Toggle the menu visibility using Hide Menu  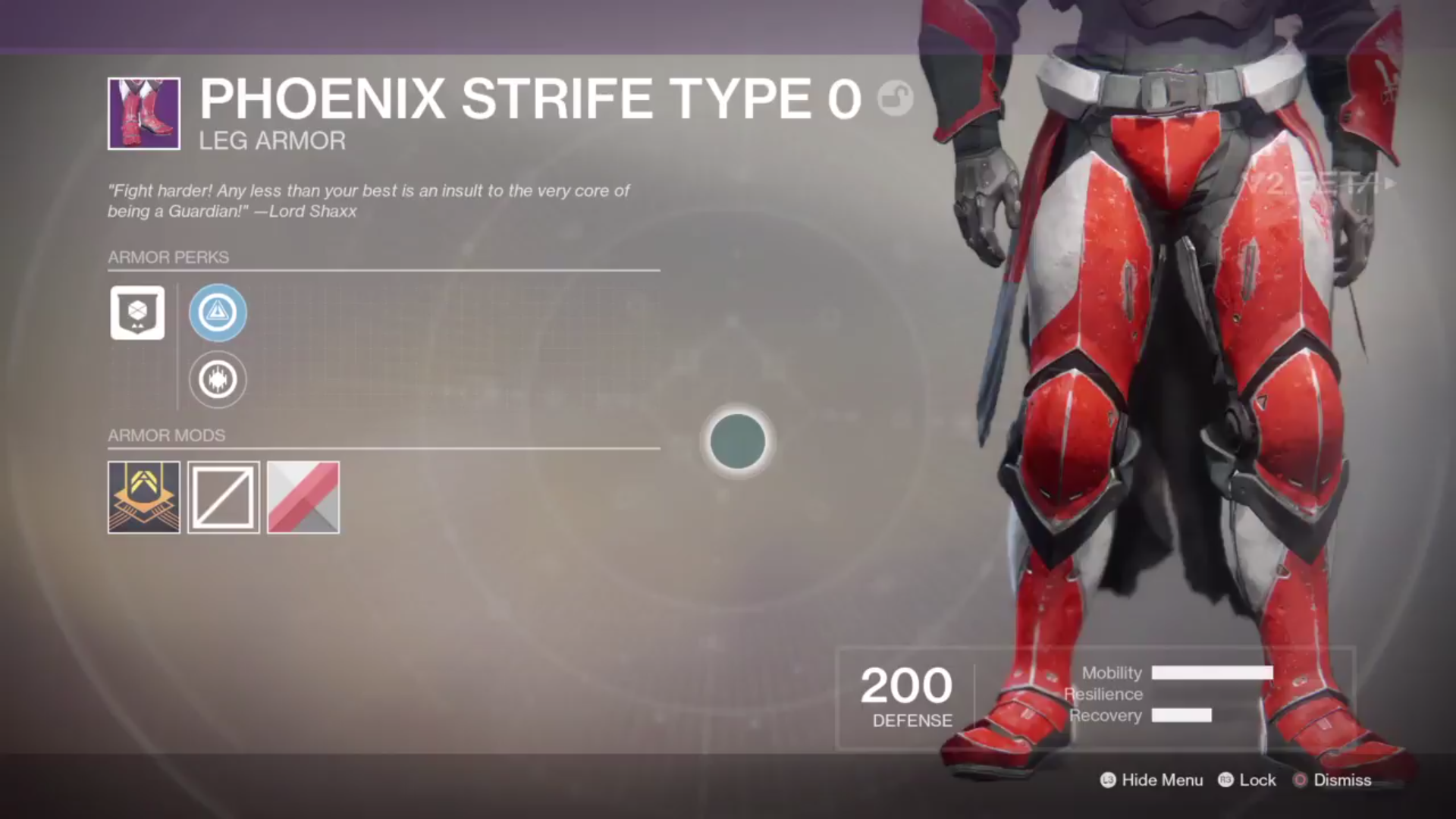[1152, 780]
